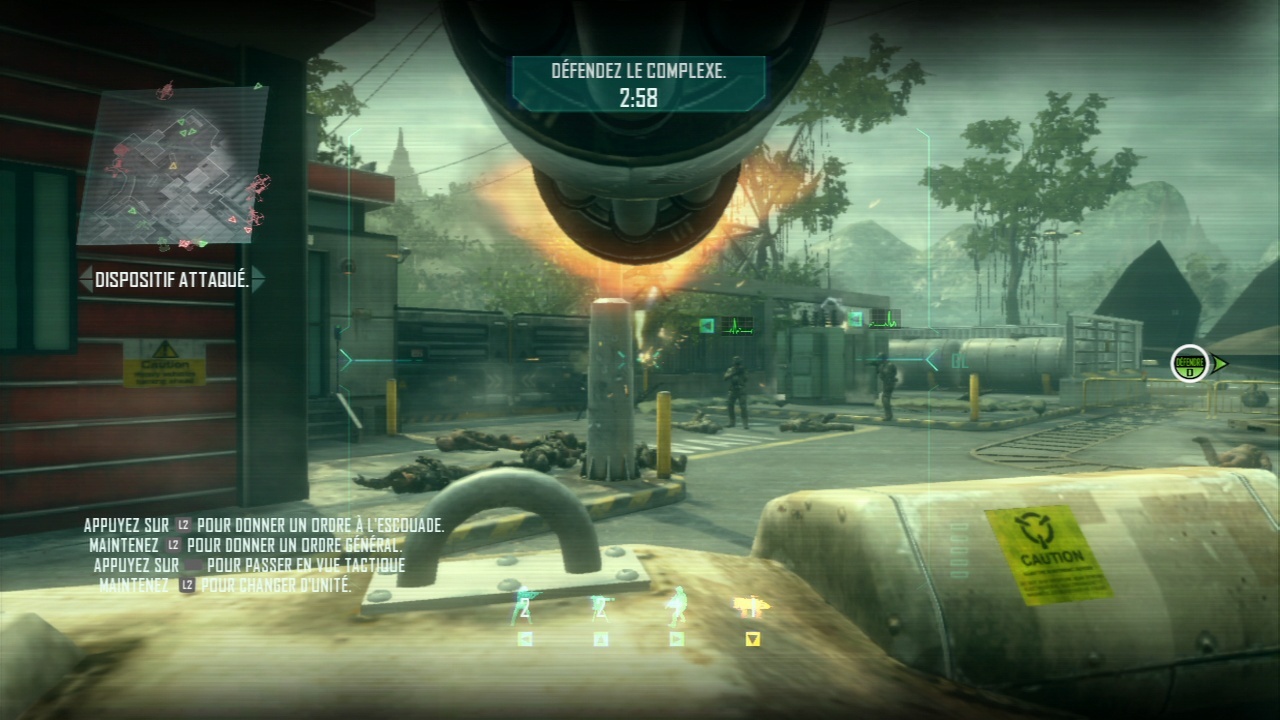Choose the walking soldier unit icon
1280x720 pixels.
click(677, 606)
